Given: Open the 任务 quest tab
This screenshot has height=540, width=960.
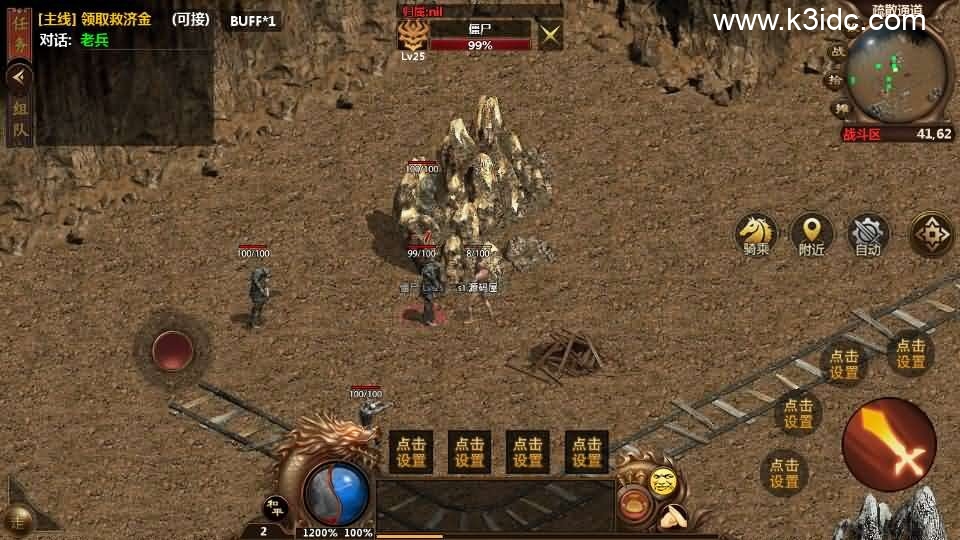Looking at the screenshot, I should [19, 34].
